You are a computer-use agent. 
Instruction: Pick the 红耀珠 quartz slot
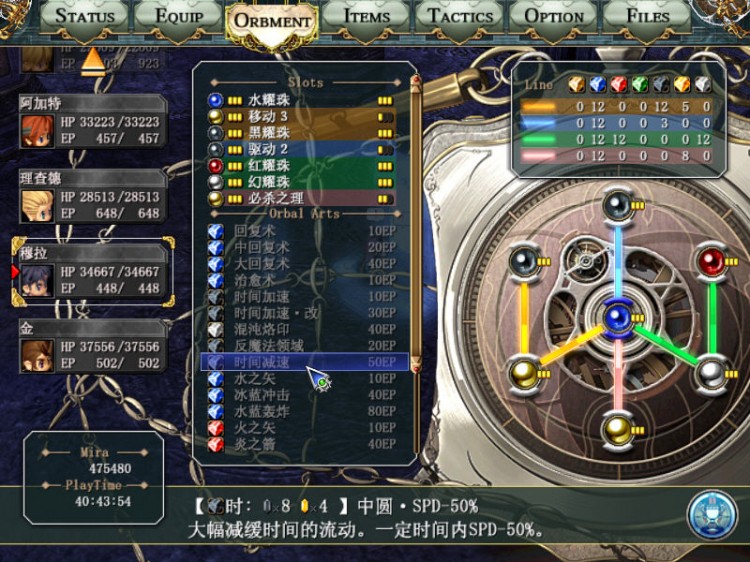[300, 165]
